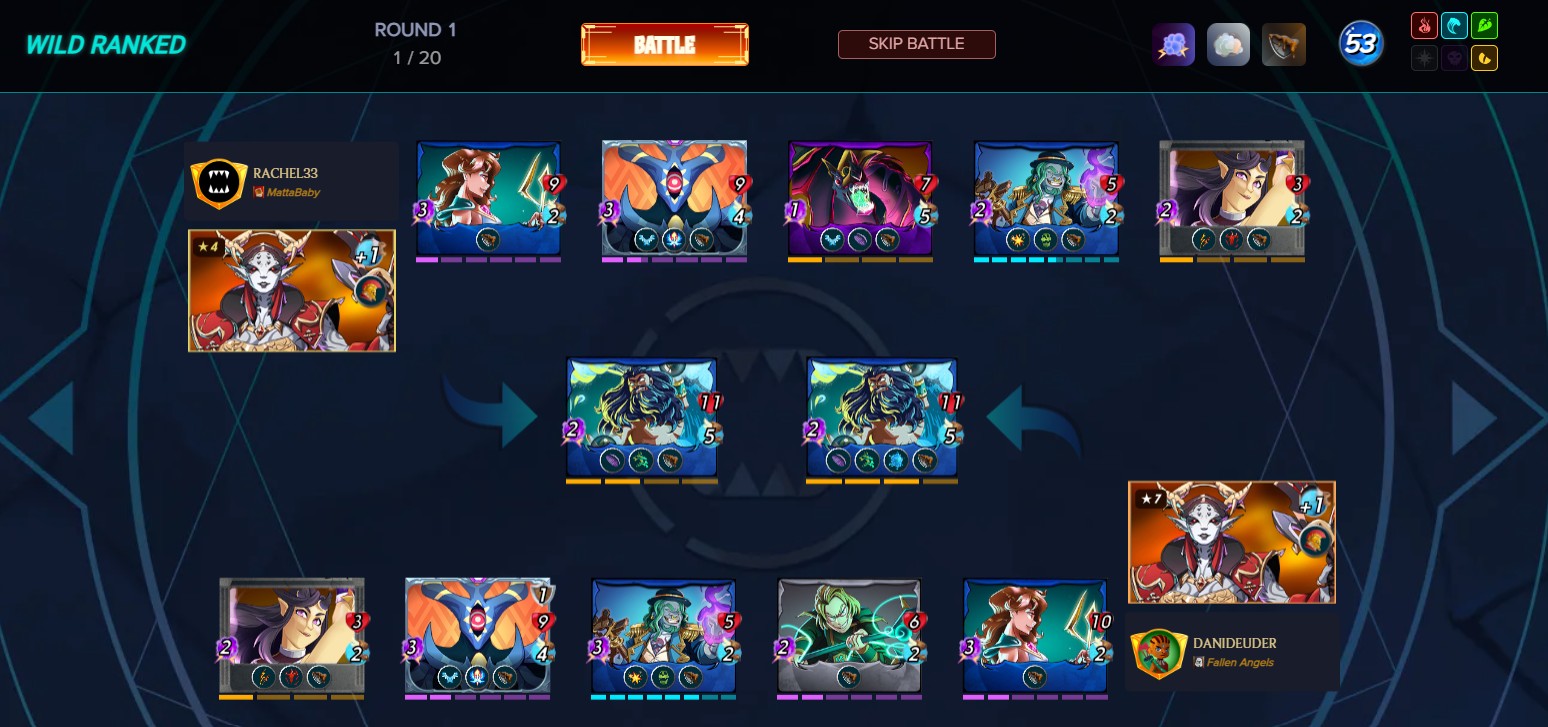Toggle the dimmed Death splinter icon
This screenshot has width=1548, height=727.
tap(1454, 58)
